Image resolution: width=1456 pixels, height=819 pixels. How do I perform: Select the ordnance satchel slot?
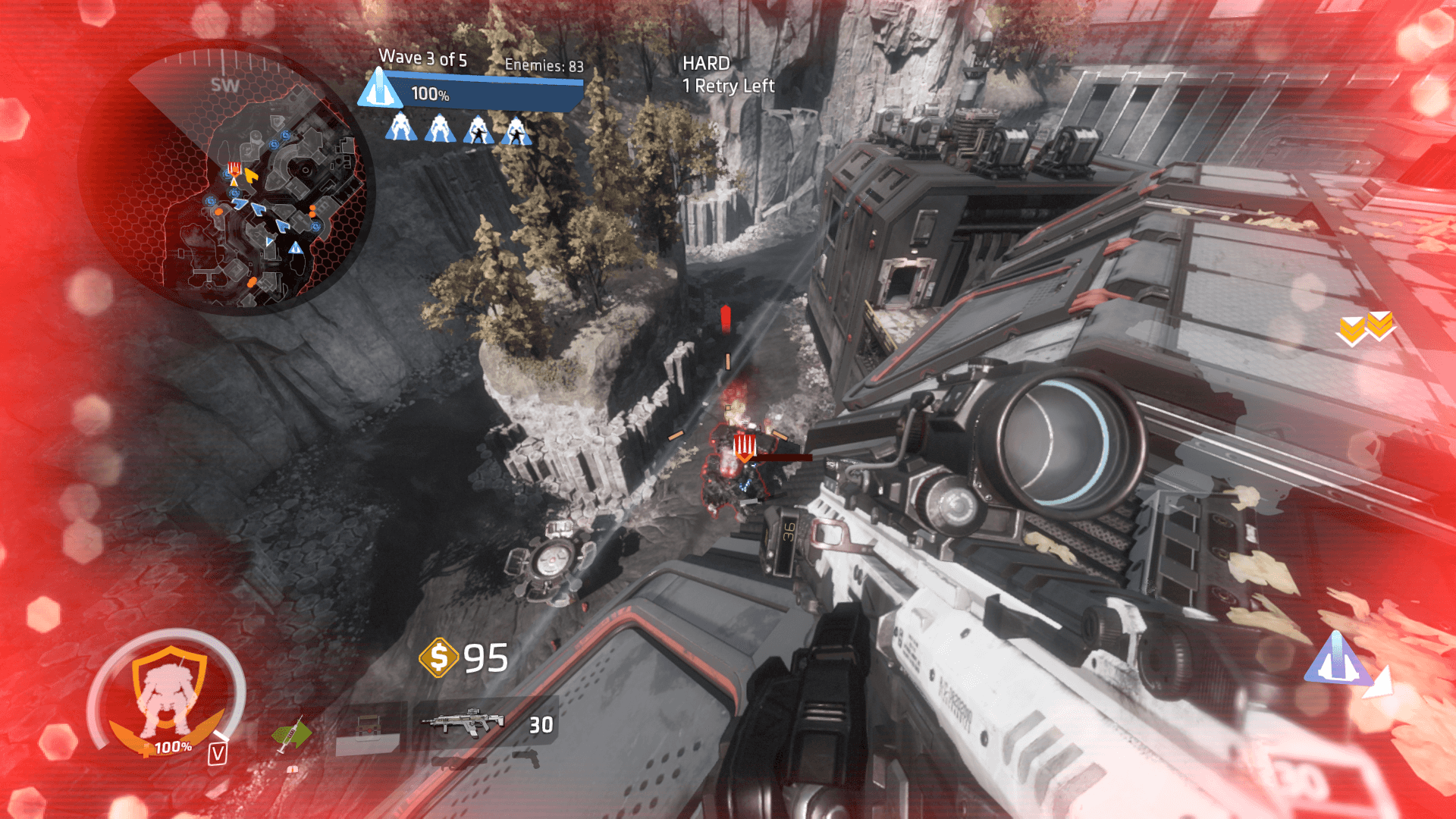(368, 731)
